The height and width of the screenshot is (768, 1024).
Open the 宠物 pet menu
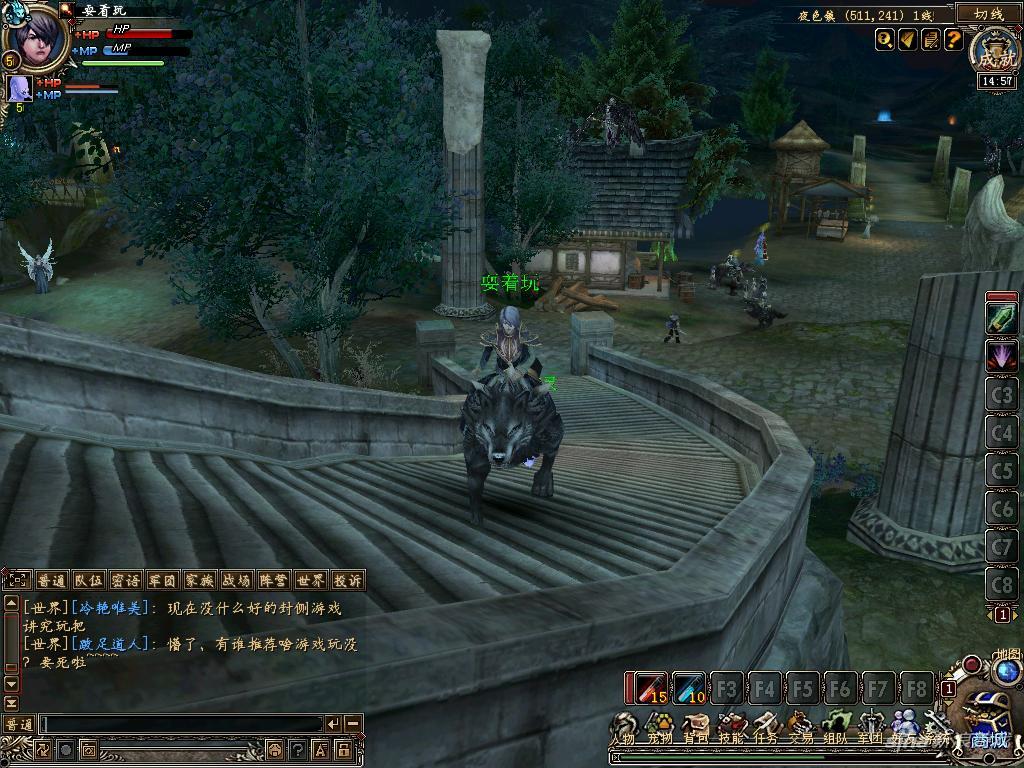[660, 728]
